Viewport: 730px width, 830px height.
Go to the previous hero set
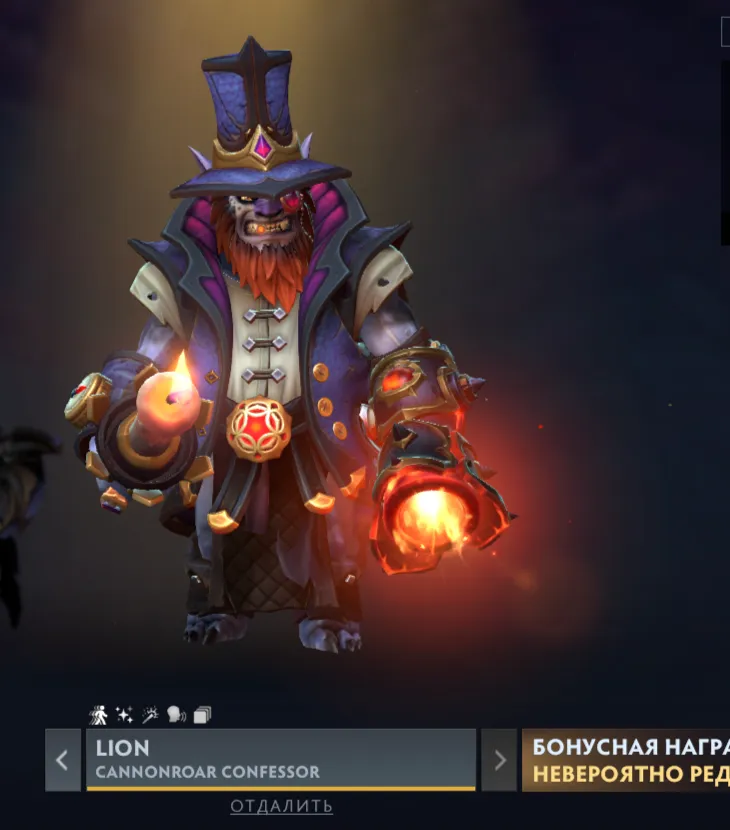62,760
